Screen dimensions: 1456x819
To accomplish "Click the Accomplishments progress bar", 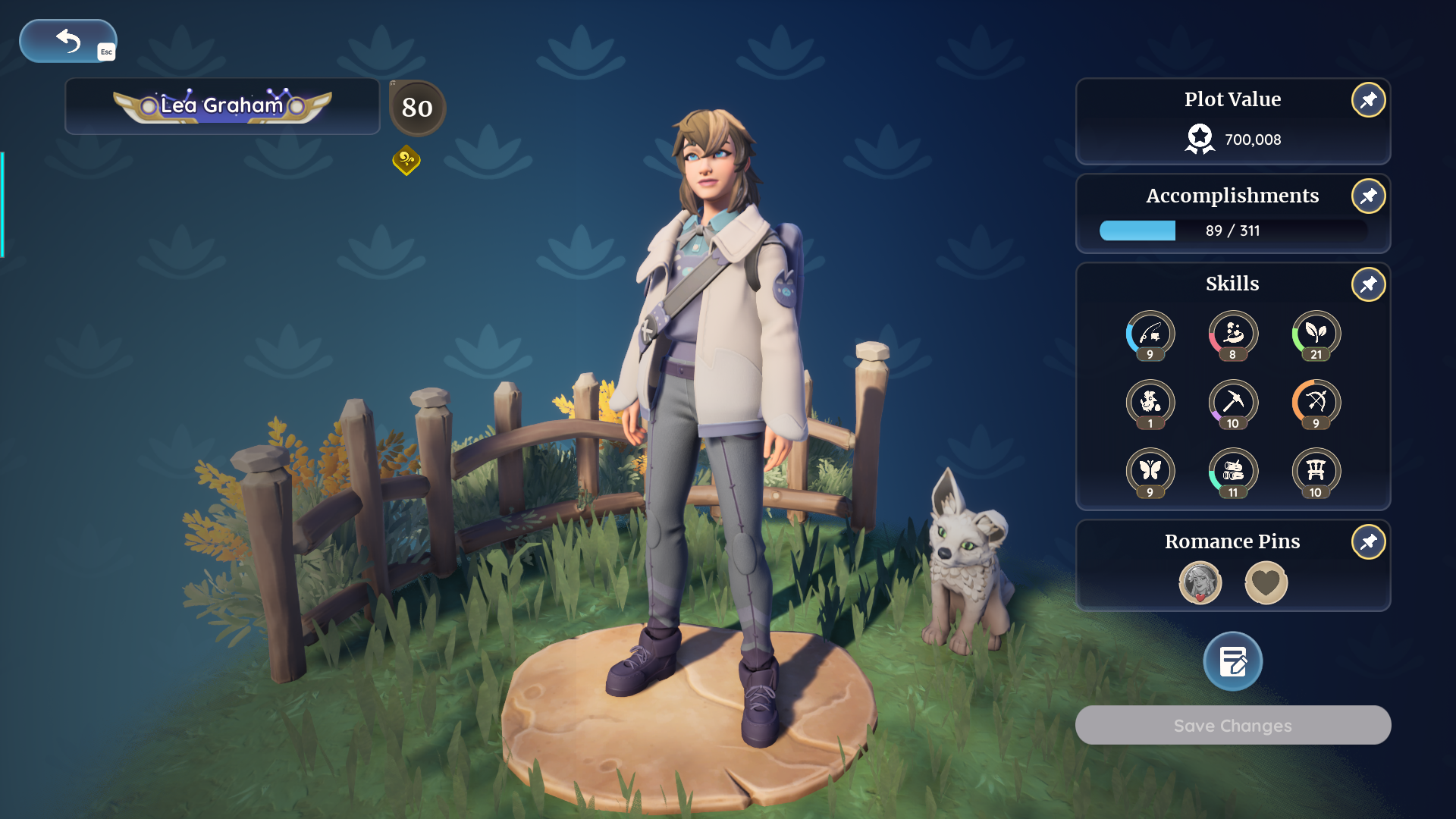I will pyautogui.click(x=1232, y=231).
